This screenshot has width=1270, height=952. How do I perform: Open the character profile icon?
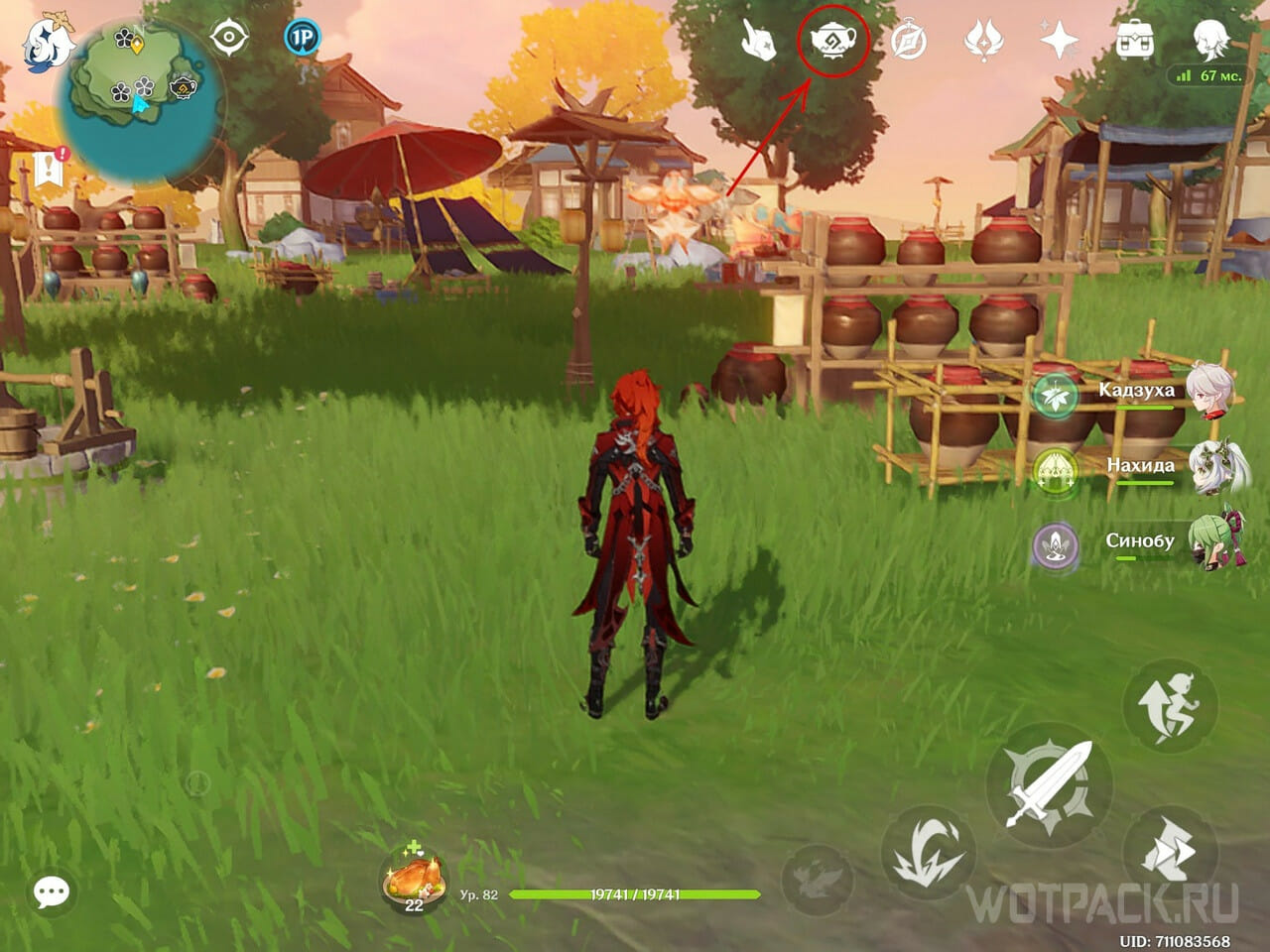point(1210,40)
